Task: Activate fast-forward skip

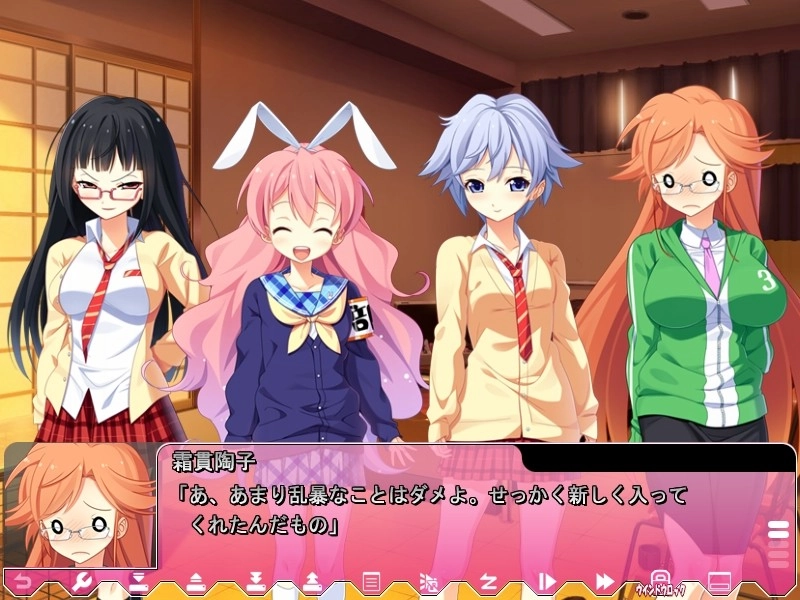Action: 604,581
